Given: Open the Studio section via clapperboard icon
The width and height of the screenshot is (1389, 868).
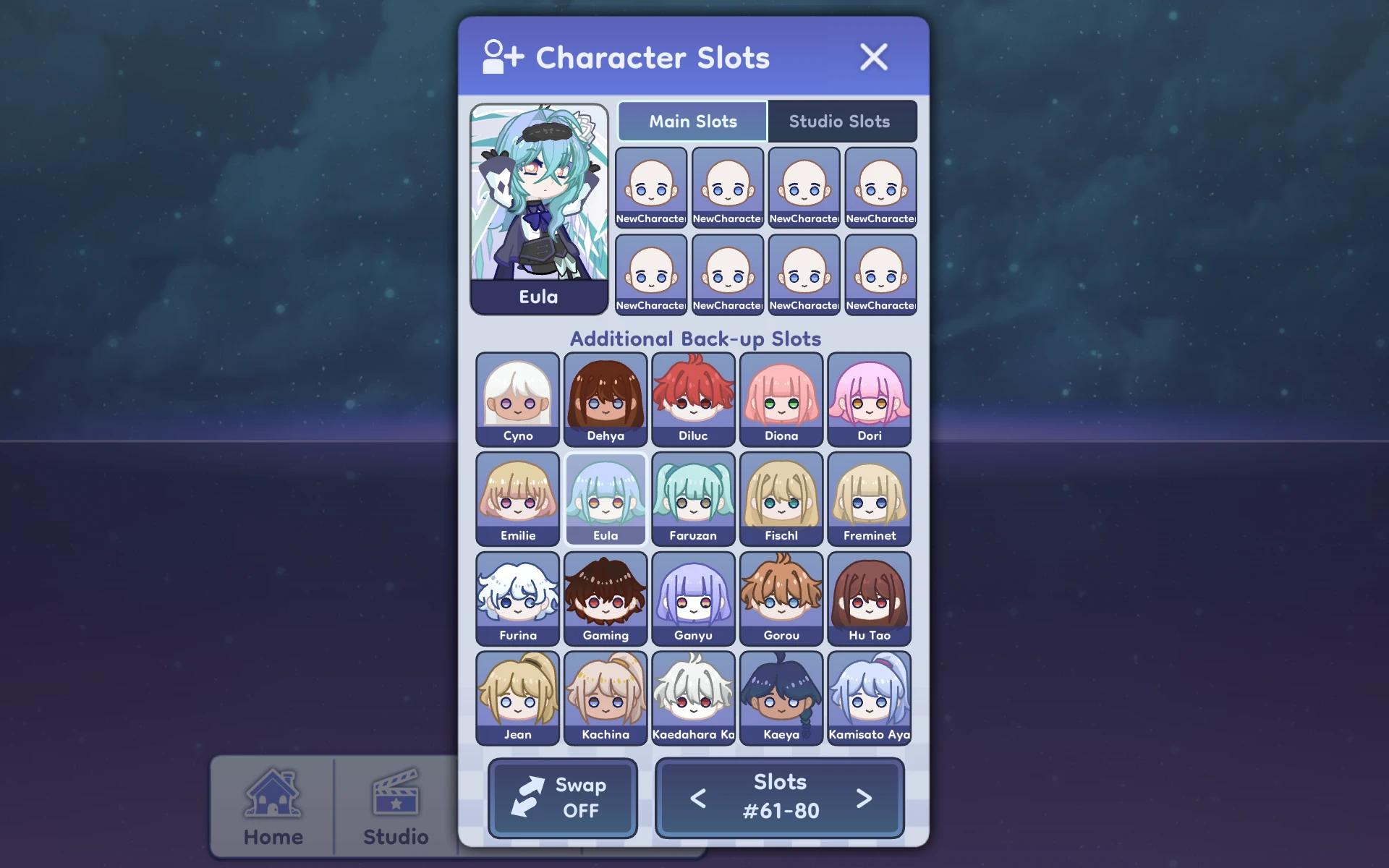Looking at the screenshot, I should coord(394,803).
